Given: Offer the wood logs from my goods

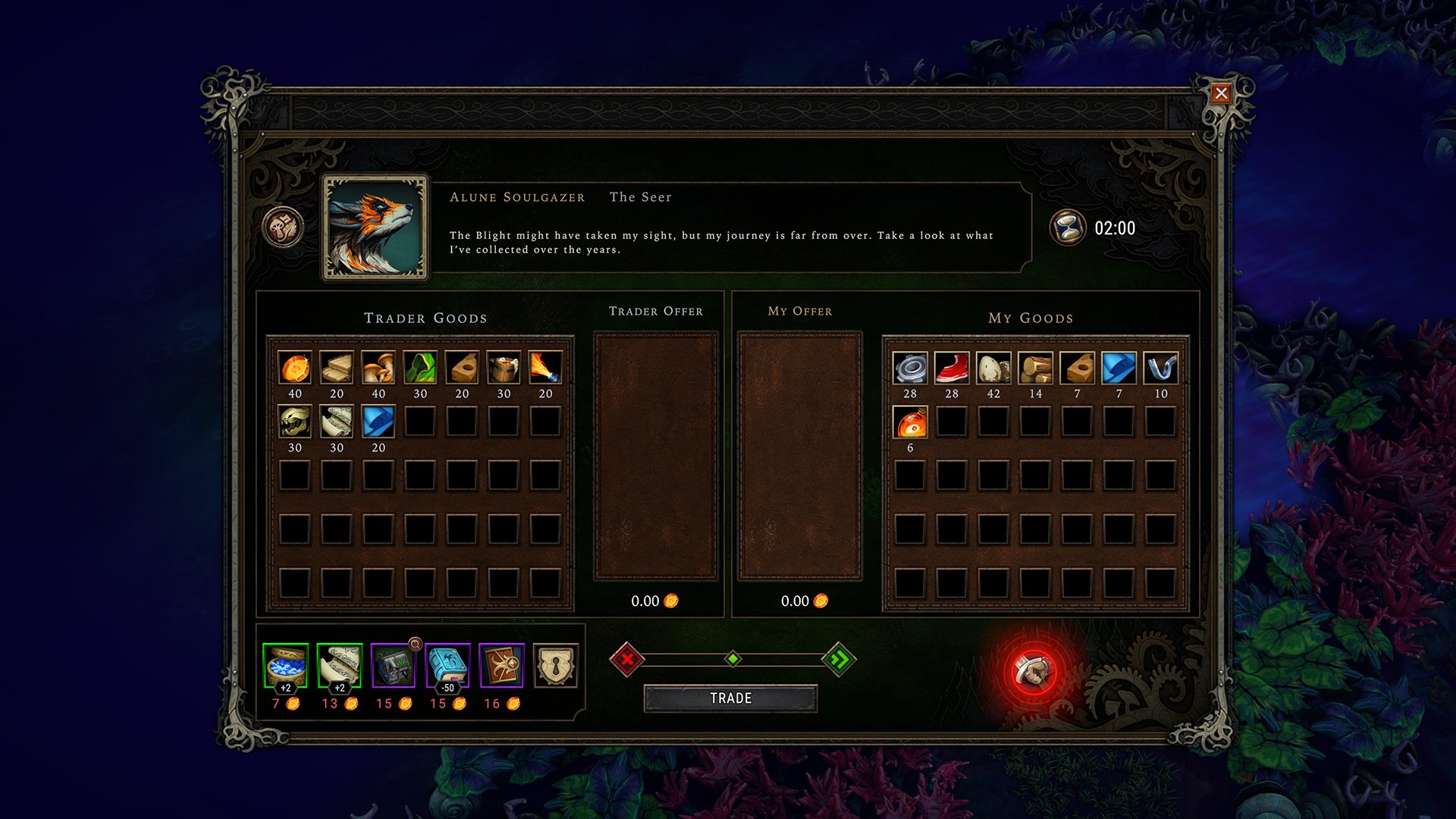Looking at the screenshot, I should [1035, 368].
